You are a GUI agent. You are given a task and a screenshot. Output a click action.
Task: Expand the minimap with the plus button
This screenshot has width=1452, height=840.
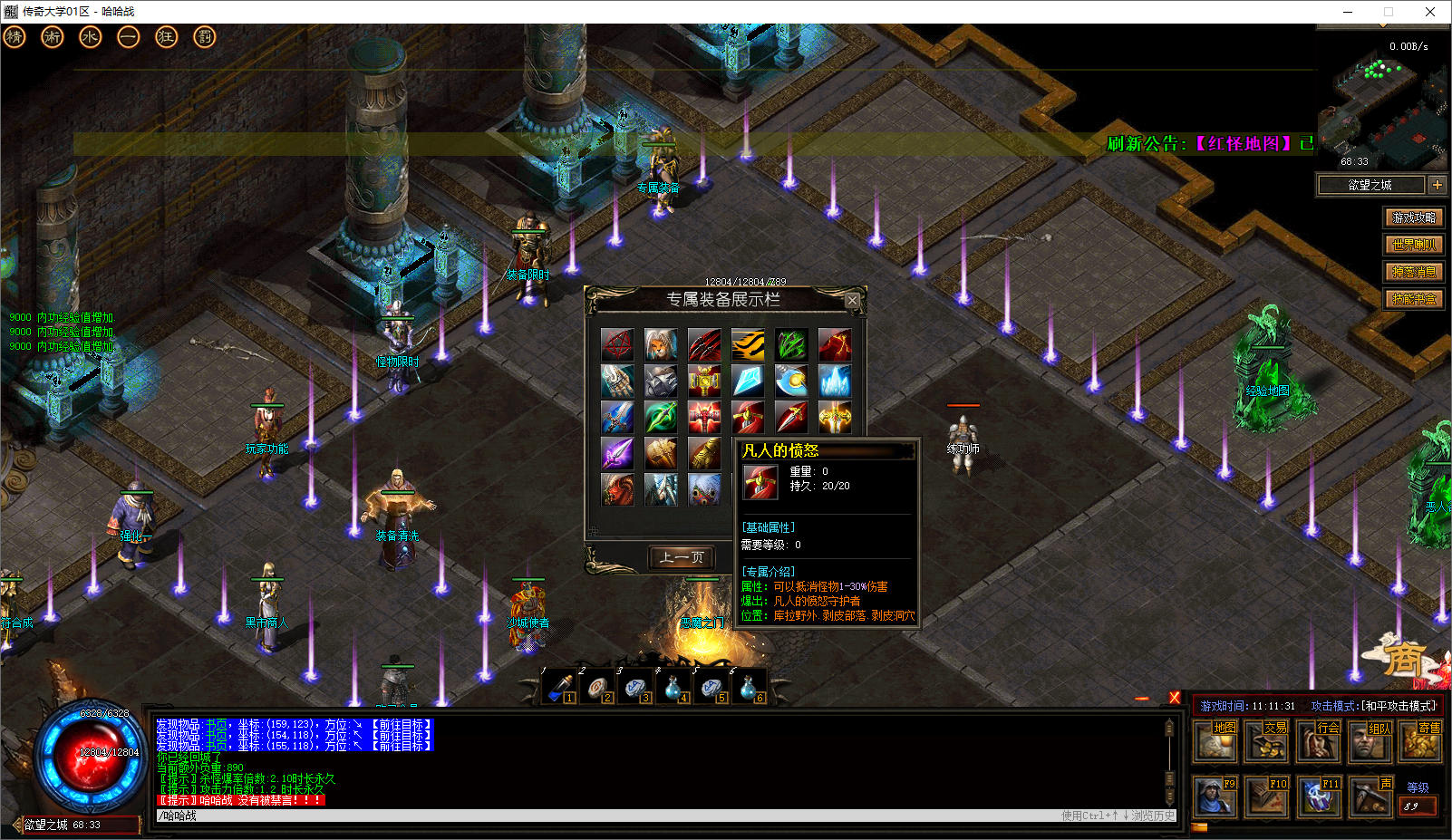point(1437,185)
